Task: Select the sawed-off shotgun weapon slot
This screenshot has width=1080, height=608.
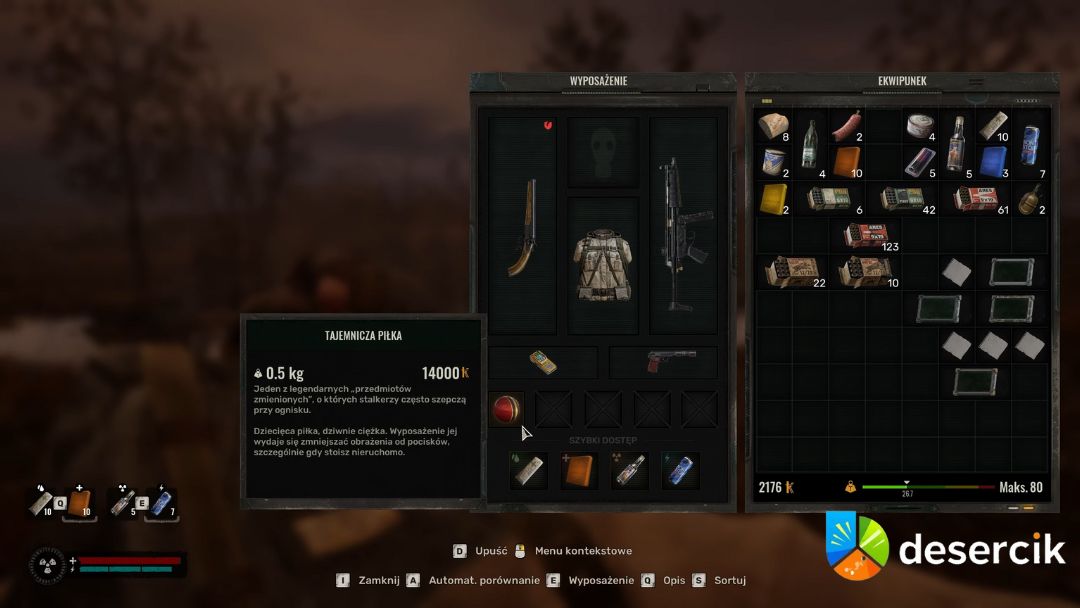Action: click(x=521, y=226)
